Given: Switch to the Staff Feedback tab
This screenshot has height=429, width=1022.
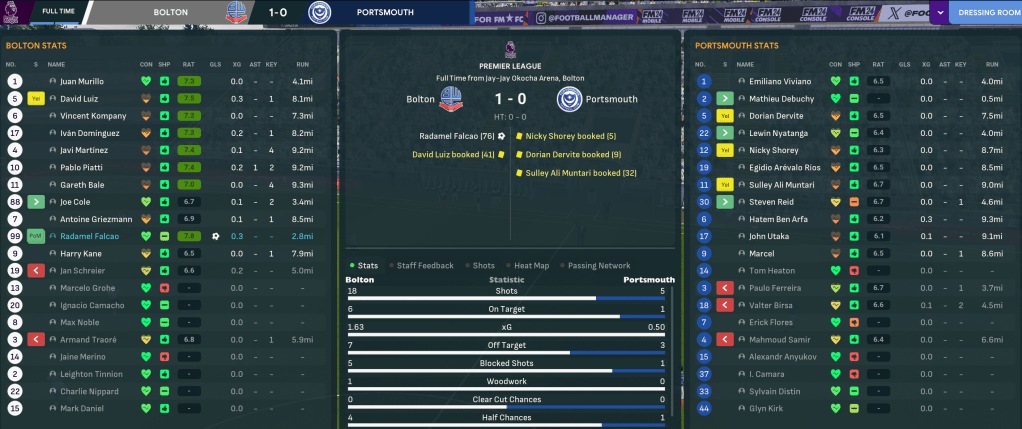Looking at the screenshot, I should tap(424, 265).
